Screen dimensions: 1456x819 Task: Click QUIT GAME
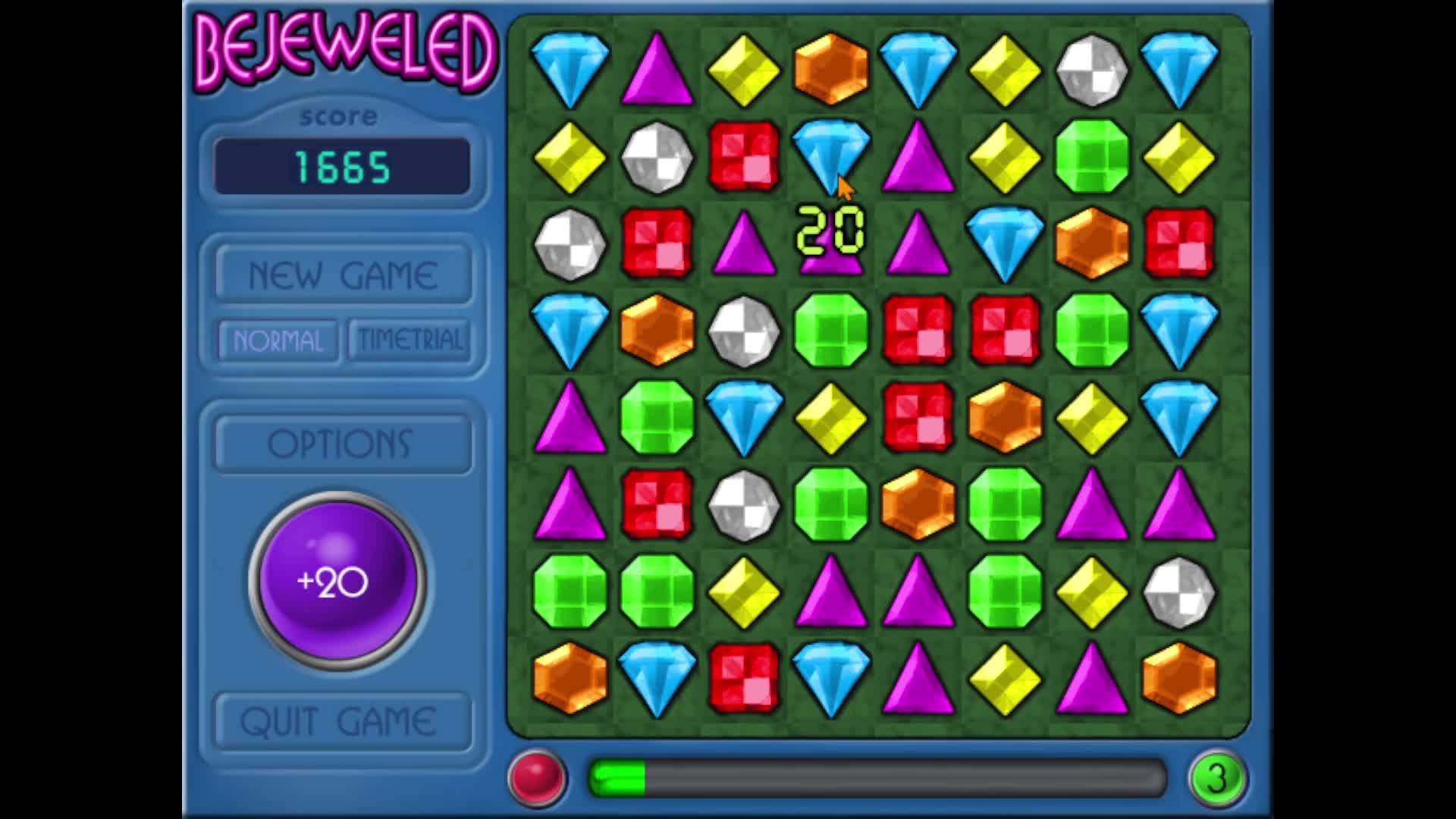pyautogui.click(x=341, y=720)
